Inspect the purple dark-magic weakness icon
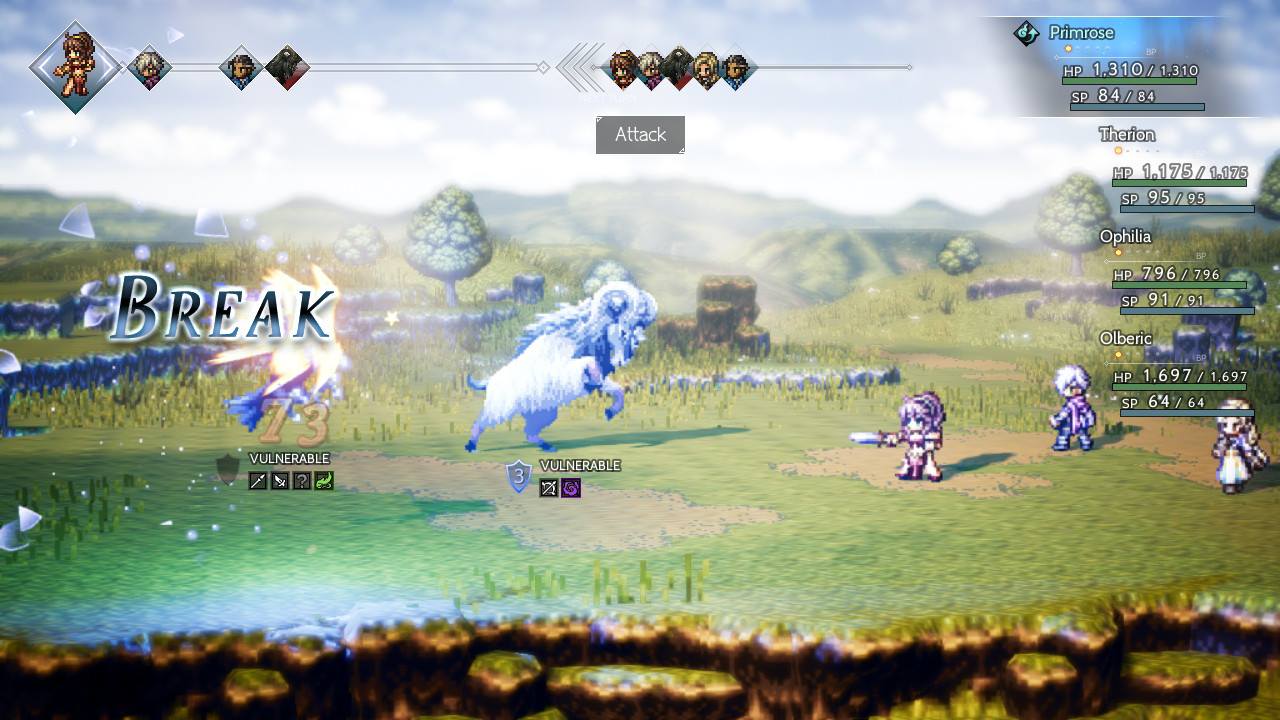The height and width of the screenshot is (720, 1280). click(571, 488)
